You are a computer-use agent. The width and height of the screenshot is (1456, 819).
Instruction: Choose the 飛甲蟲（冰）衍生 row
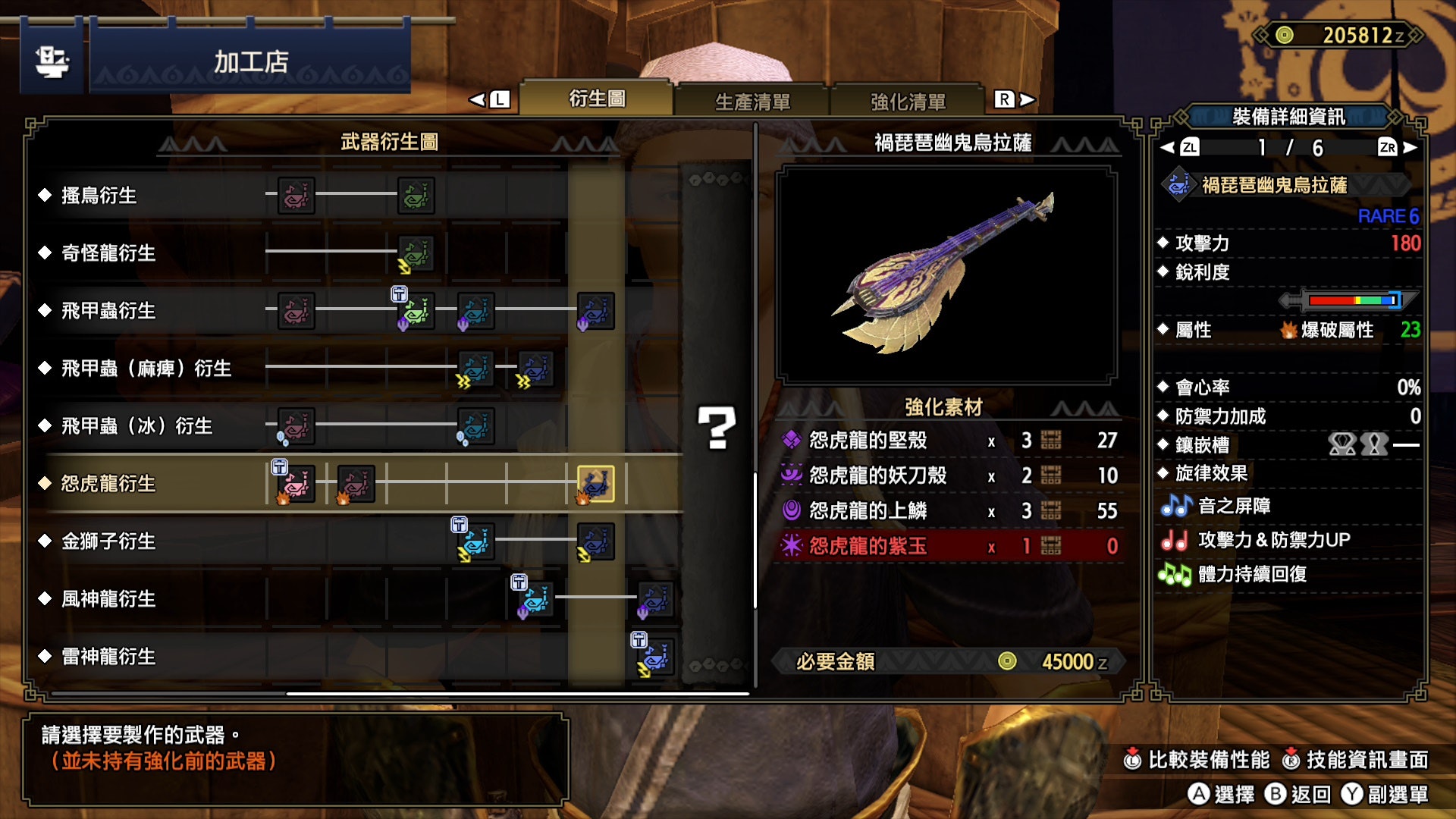136,426
